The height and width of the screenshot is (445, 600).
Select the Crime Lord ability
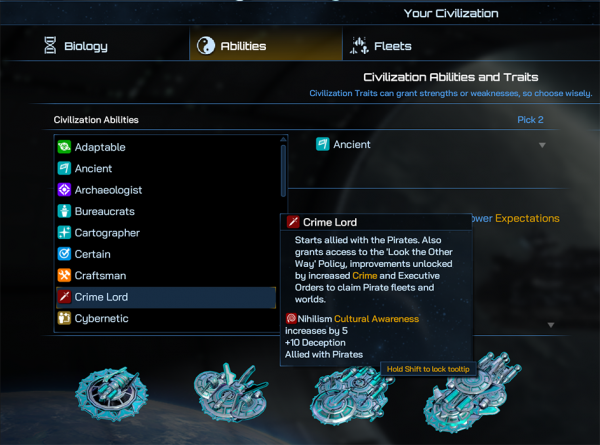pos(101,297)
